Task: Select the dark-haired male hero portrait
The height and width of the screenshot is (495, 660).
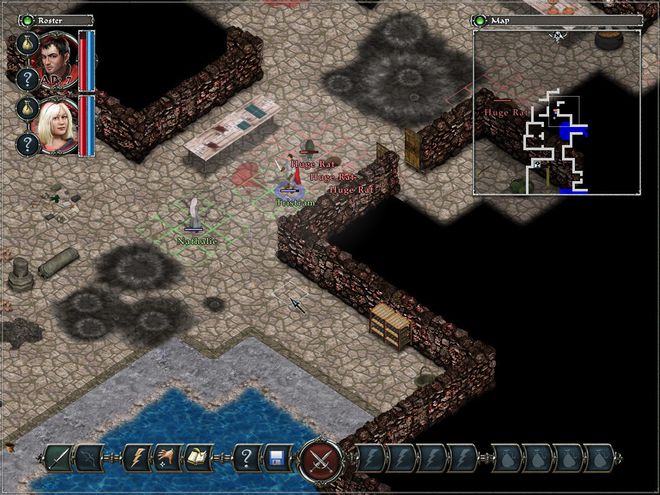Action: tap(58, 60)
